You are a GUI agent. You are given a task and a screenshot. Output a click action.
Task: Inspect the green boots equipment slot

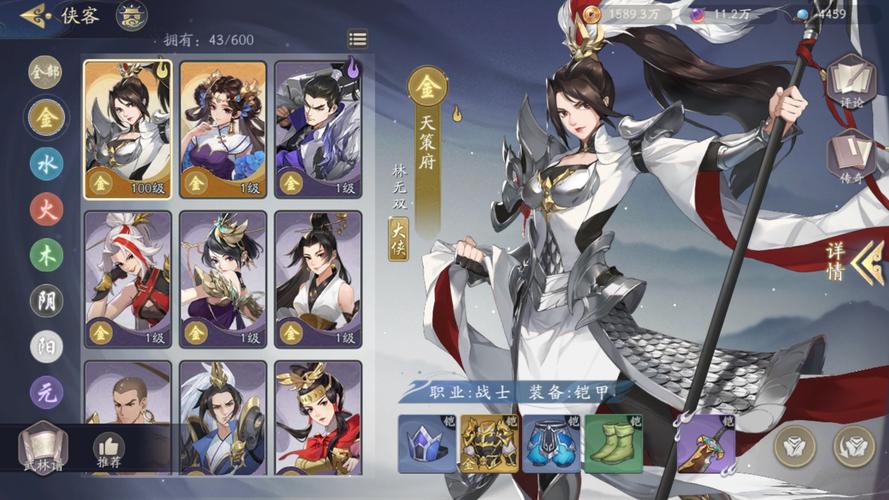613,444
